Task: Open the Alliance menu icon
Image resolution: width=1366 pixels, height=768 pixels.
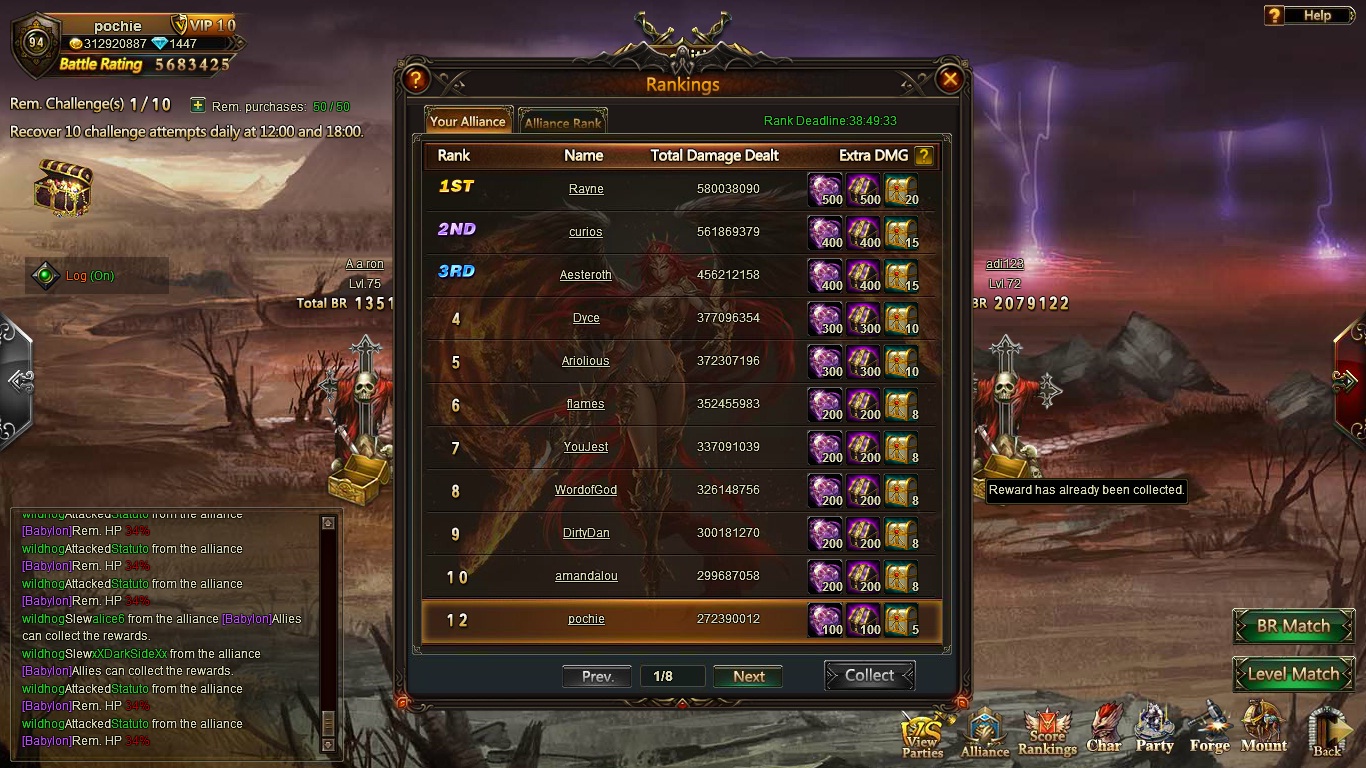Action: [985, 732]
